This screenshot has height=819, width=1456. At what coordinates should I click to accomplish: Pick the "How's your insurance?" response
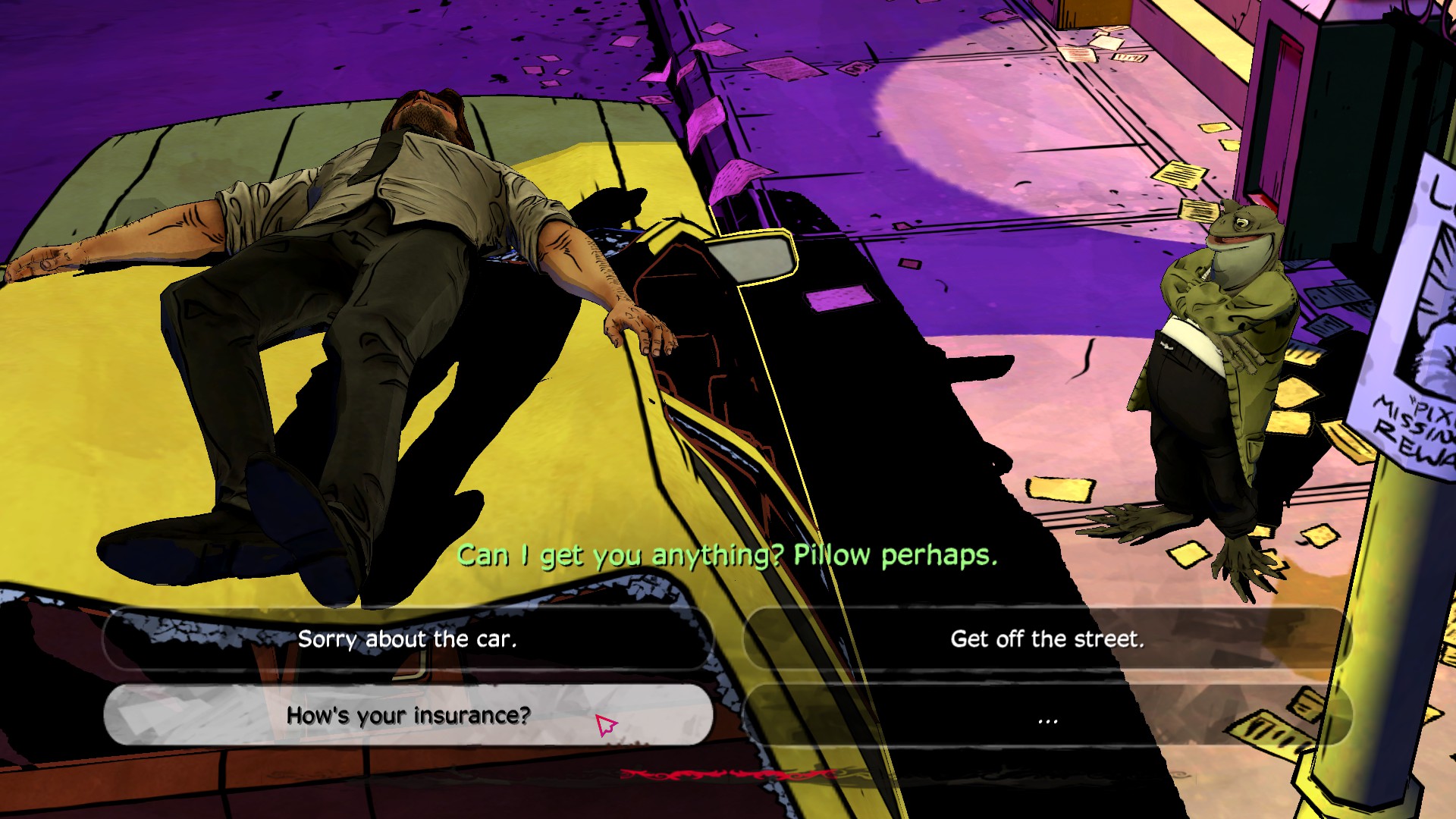(x=407, y=715)
